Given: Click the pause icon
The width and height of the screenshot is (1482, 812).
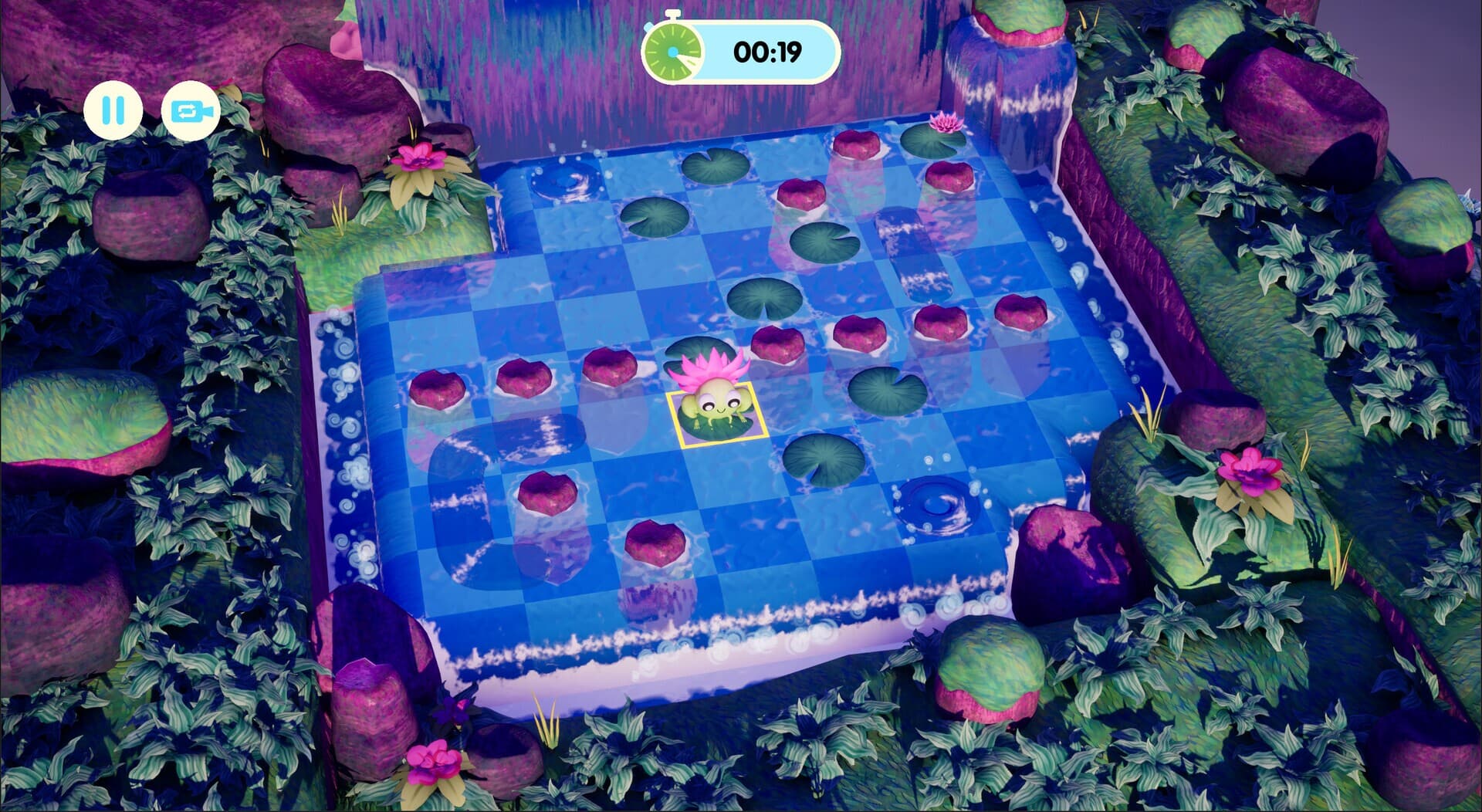Looking at the screenshot, I should click(113, 110).
